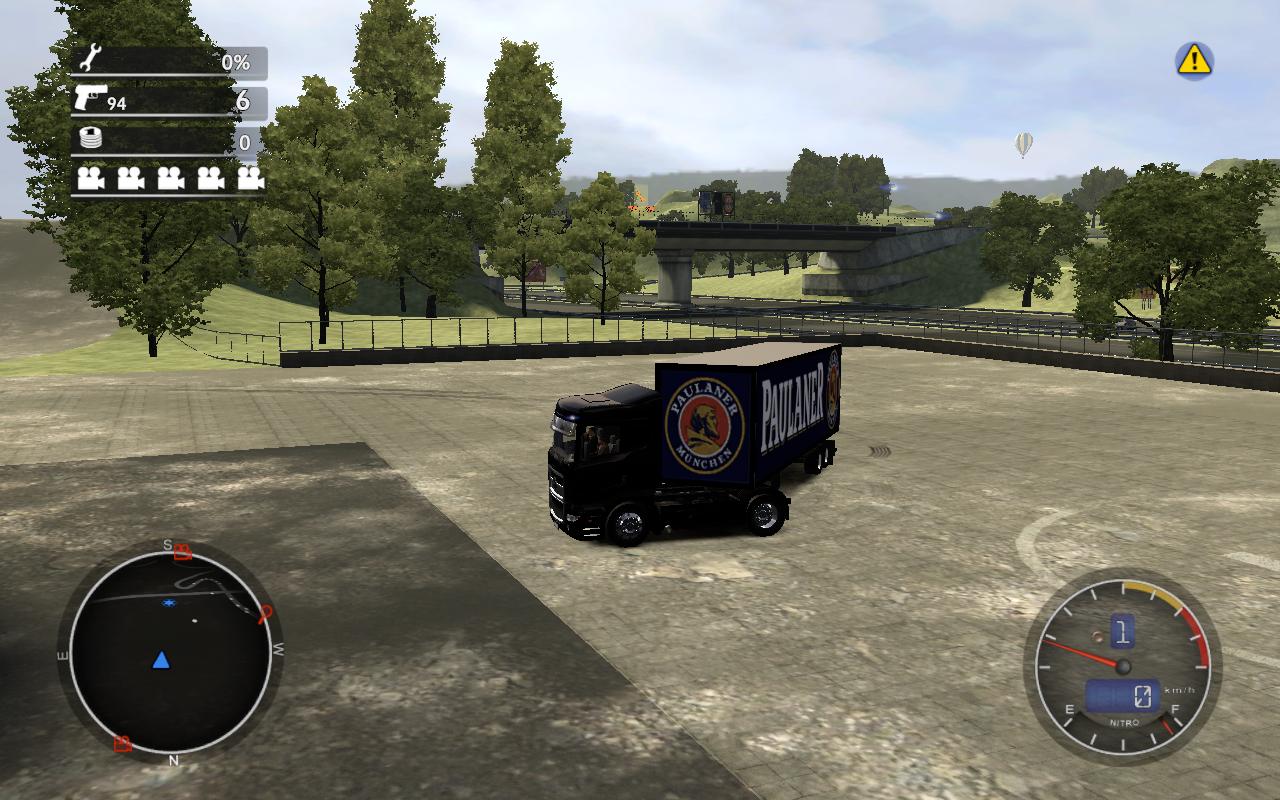Select the blue player arrow on minimap

click(x=161, y=660)
